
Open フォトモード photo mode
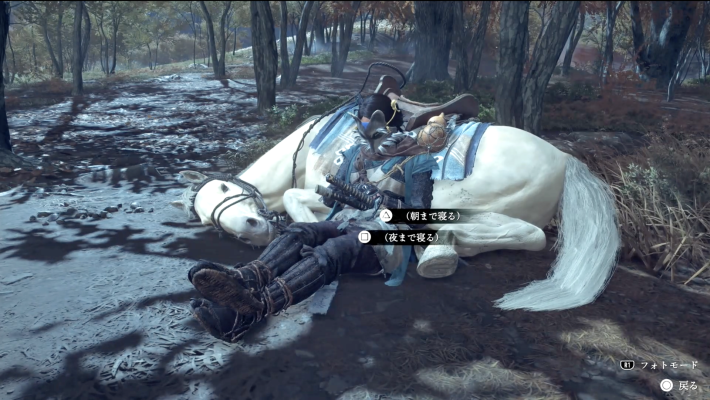point(667,365)
